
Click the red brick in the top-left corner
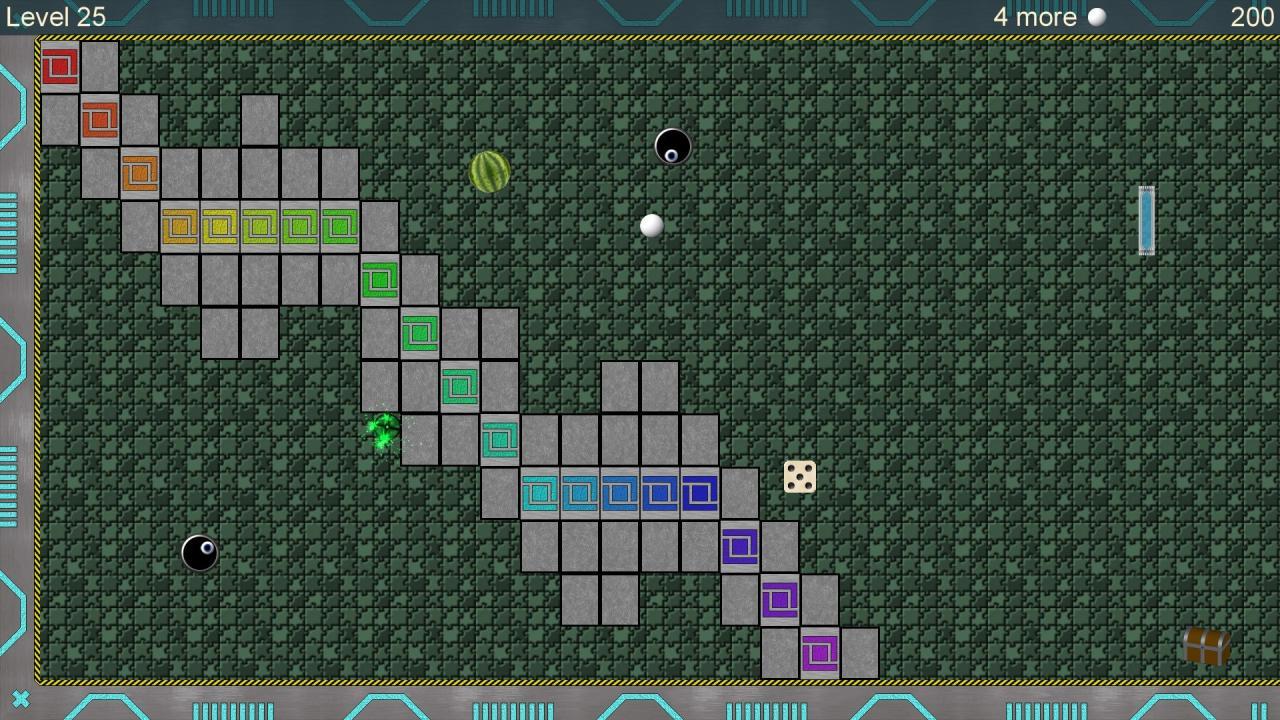point(61,66)
